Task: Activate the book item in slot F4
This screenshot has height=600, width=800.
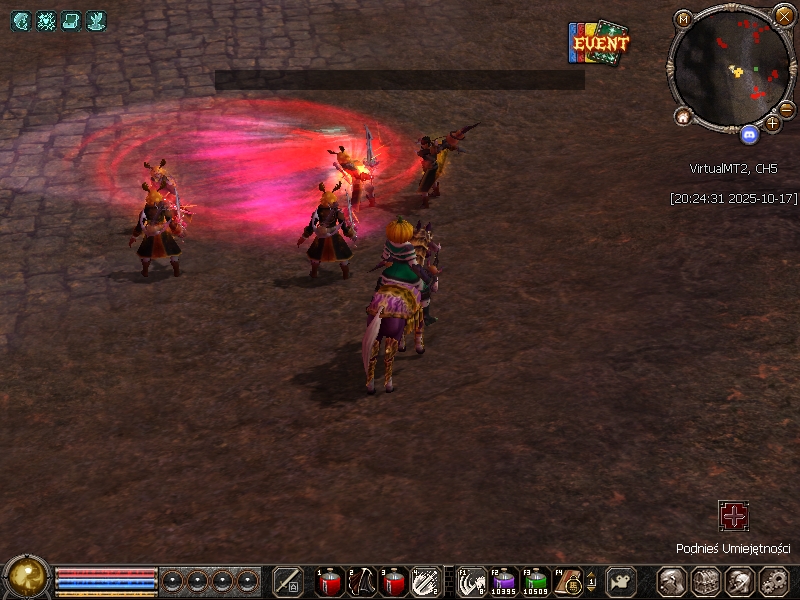Action: point(569,581)
